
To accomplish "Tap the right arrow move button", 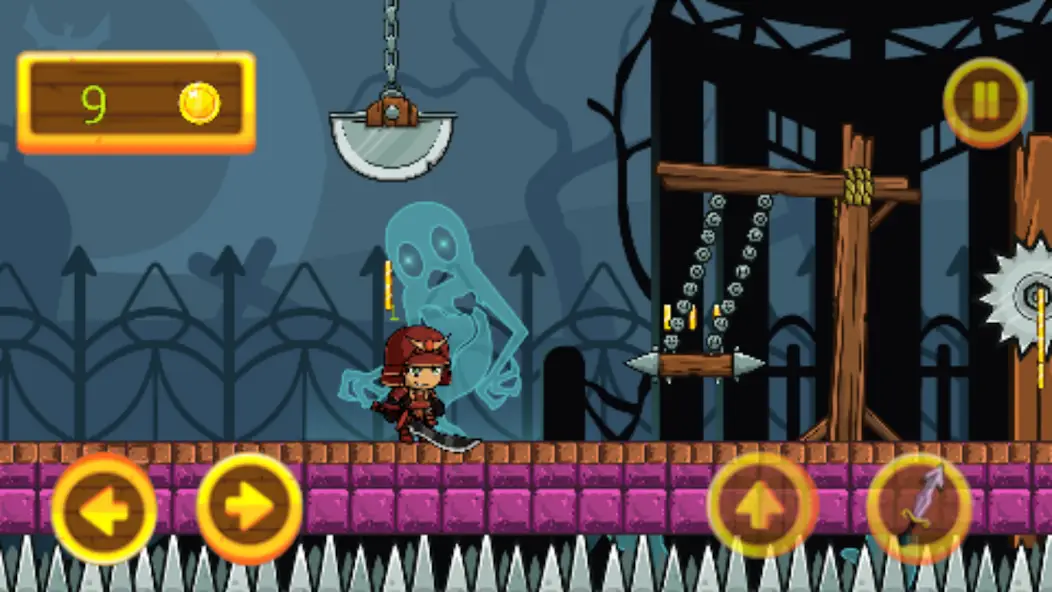I will (x=249, y=508).
